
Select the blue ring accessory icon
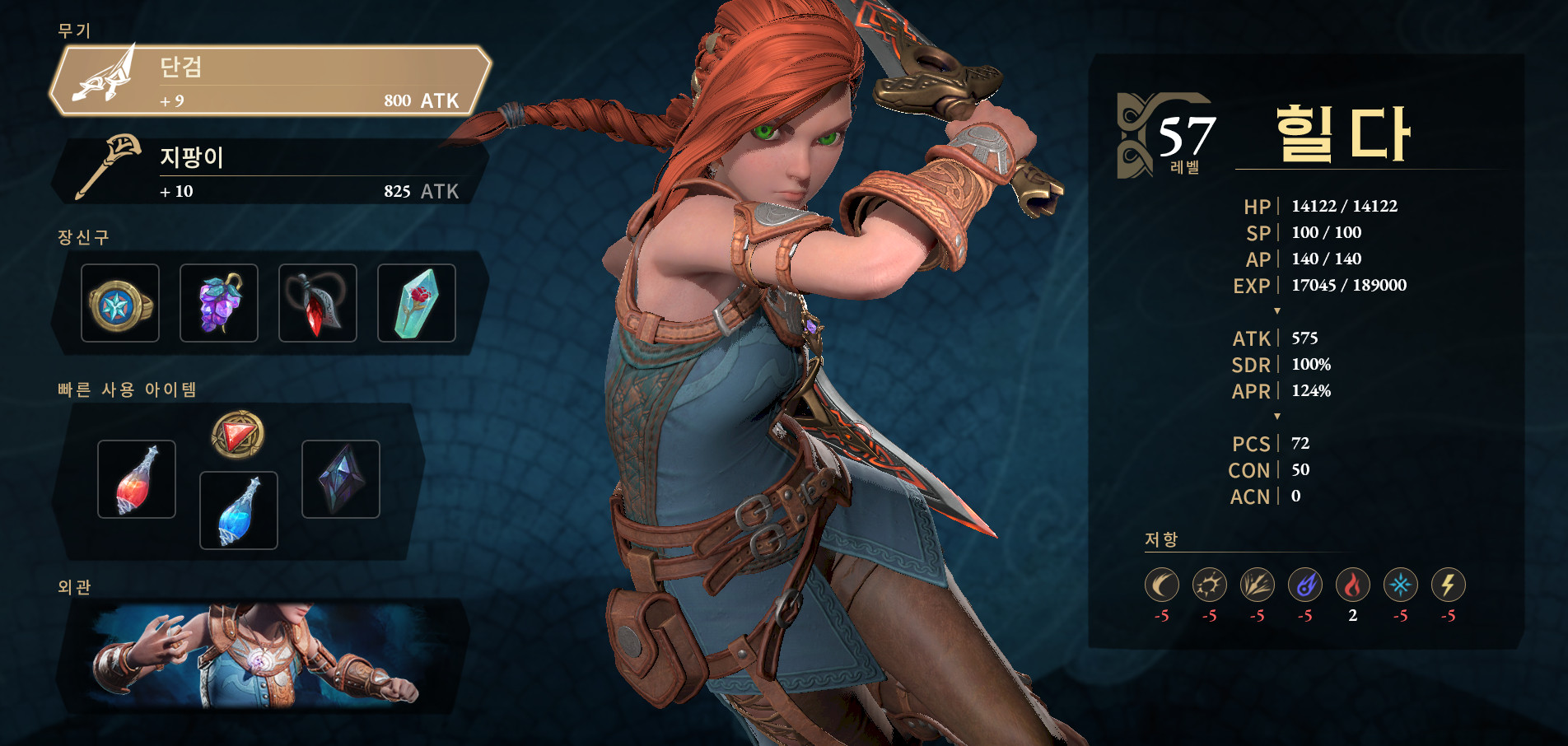click(x=120, y=302)
